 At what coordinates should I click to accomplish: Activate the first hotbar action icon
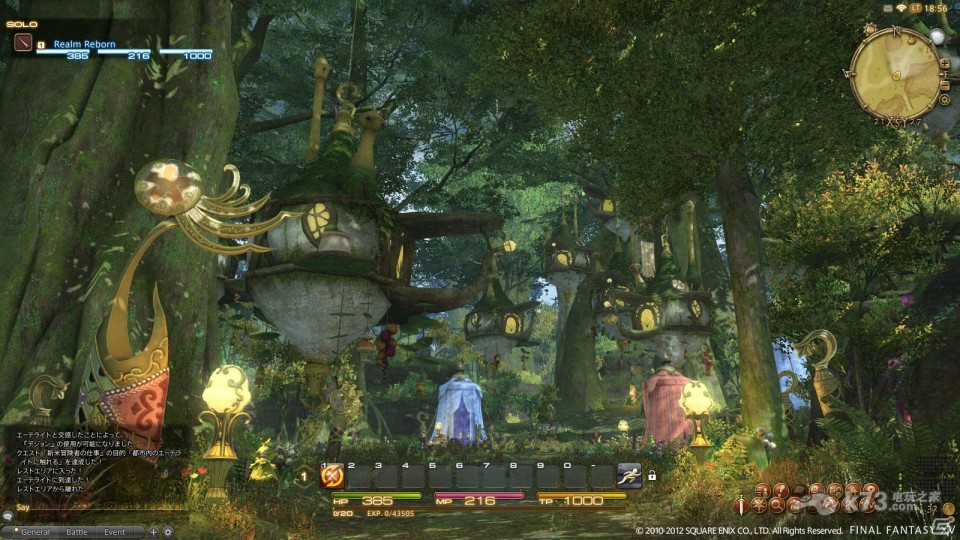pos(332,477)
